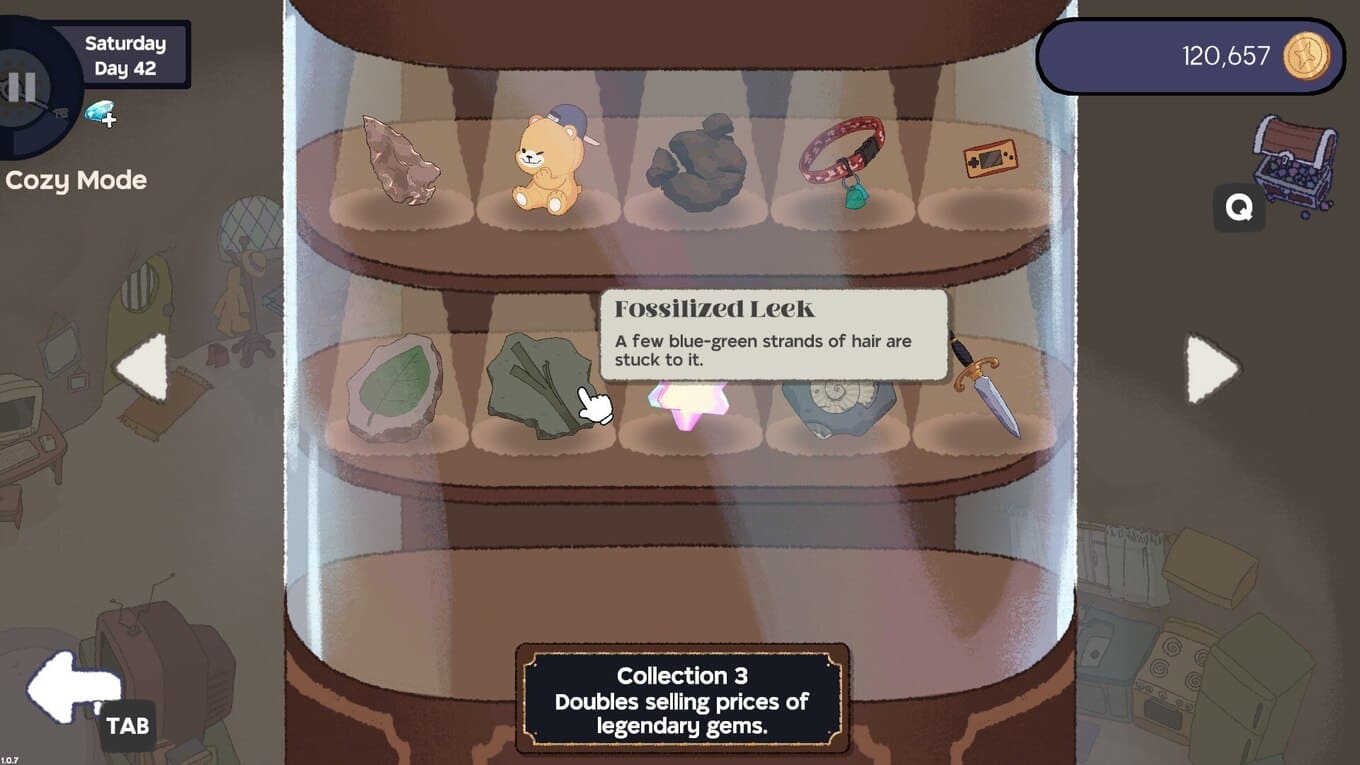The image size is (1360, 765).
Task: Open the treasure chest of gems
Action: 1295,163
